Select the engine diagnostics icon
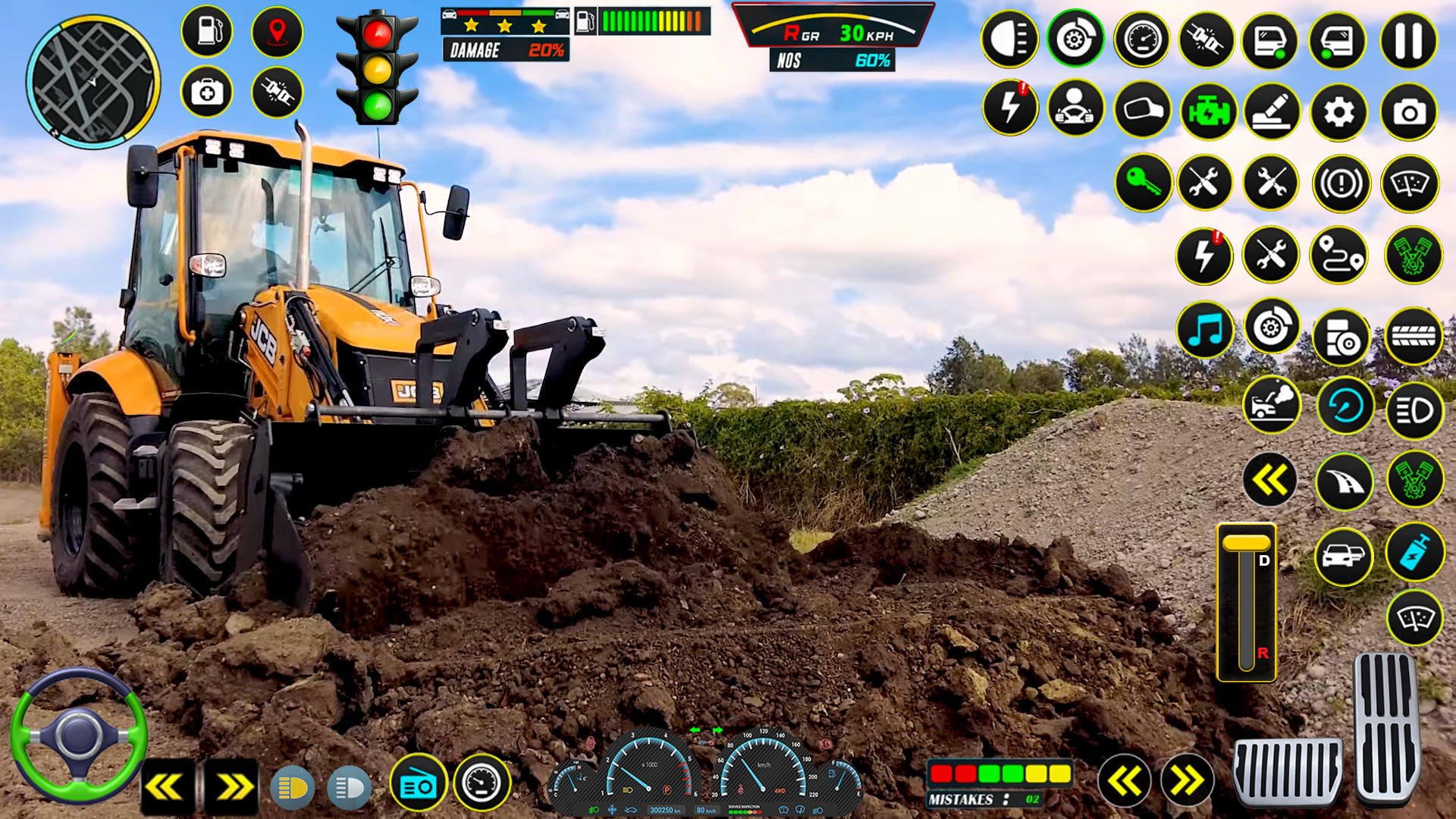The width and height of the screenshot is (1456, 819). 1209,111
